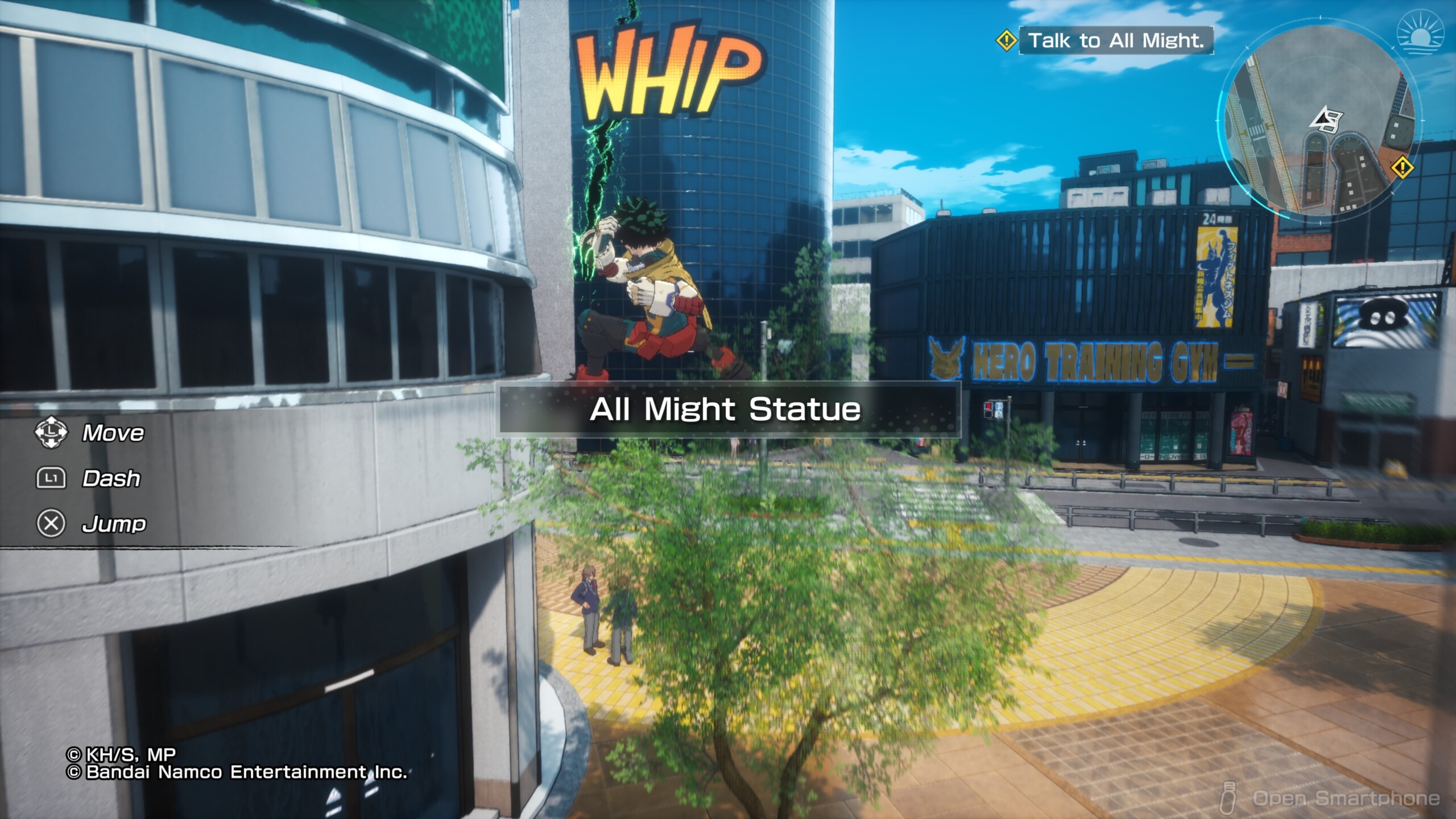The height and width of the screenshot is (819, 1456).
Task: Select the 'Talk to All Might.' objective tracker
Action: coord(1115,40)
